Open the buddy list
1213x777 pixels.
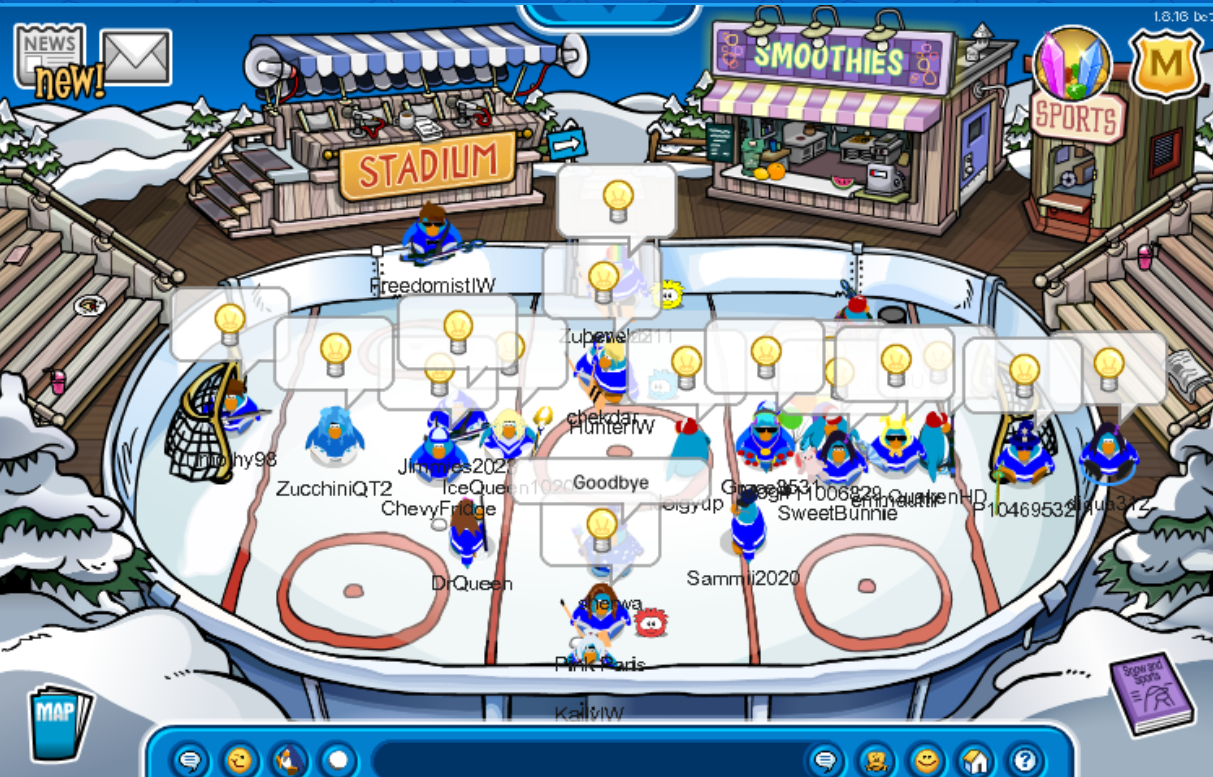877,761
